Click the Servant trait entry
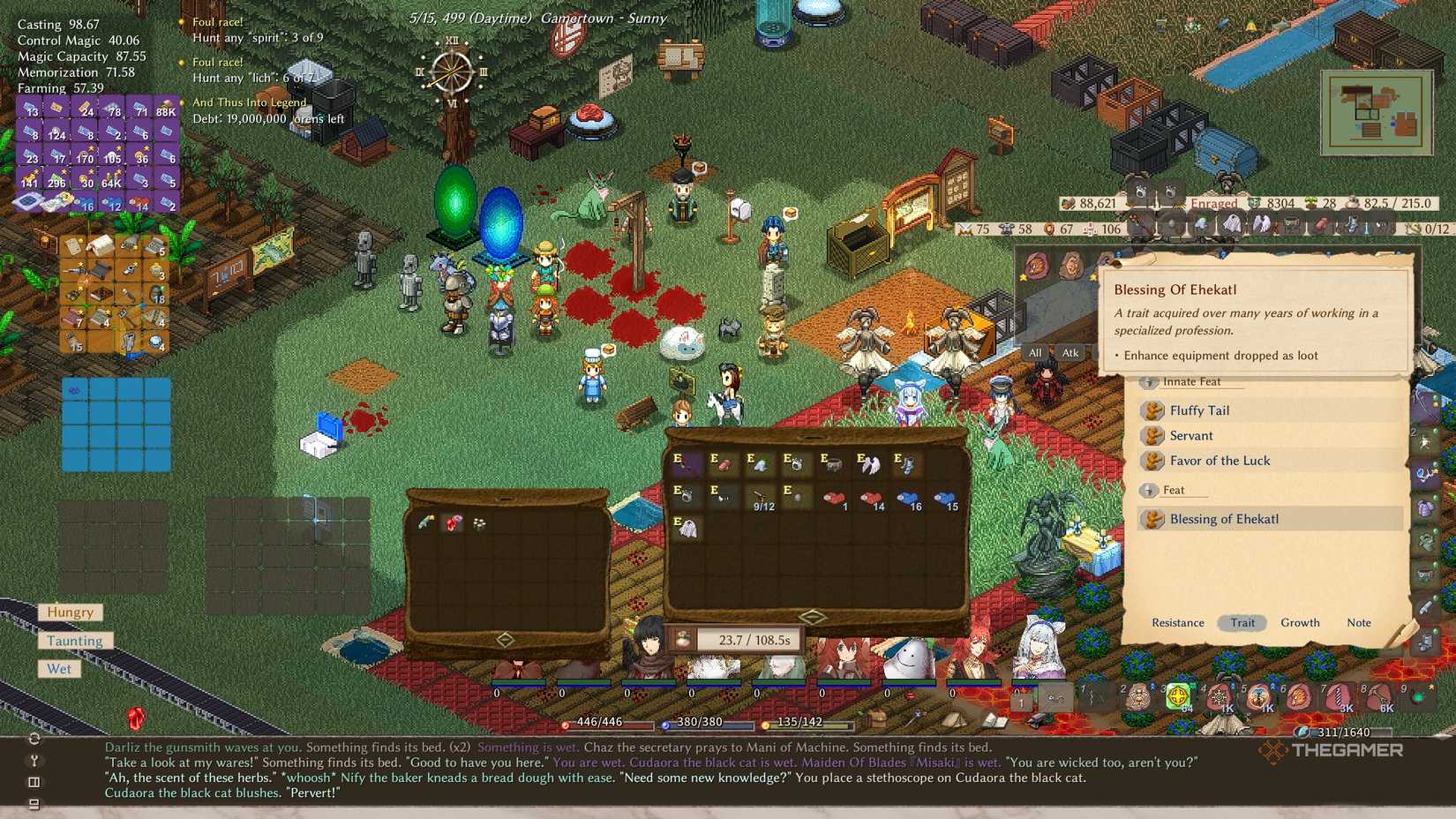Screen dimensions: 1456x819 point(1193,435)
